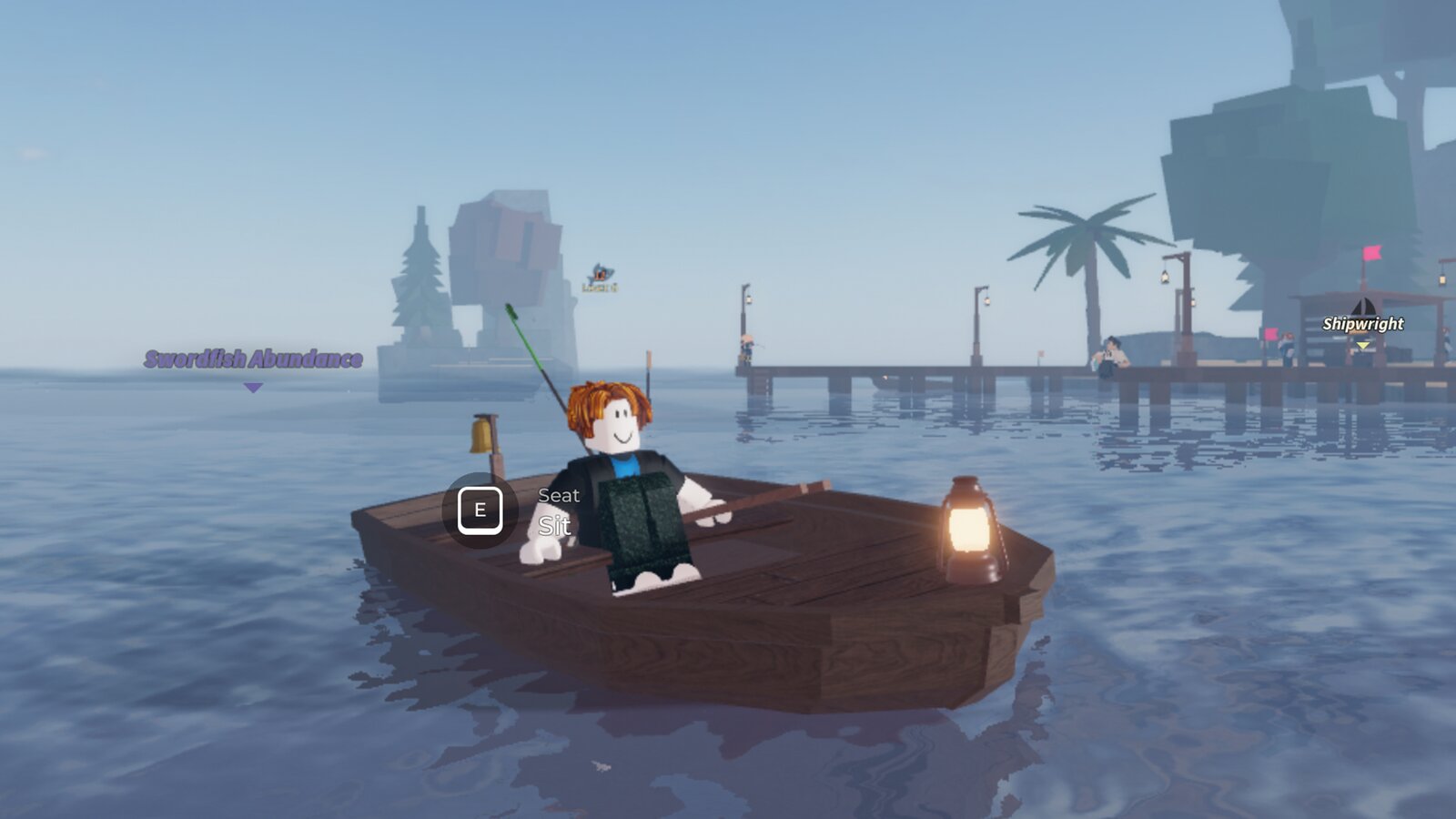Click the sailboat icon above Shipwright label

pos(1363,304)
